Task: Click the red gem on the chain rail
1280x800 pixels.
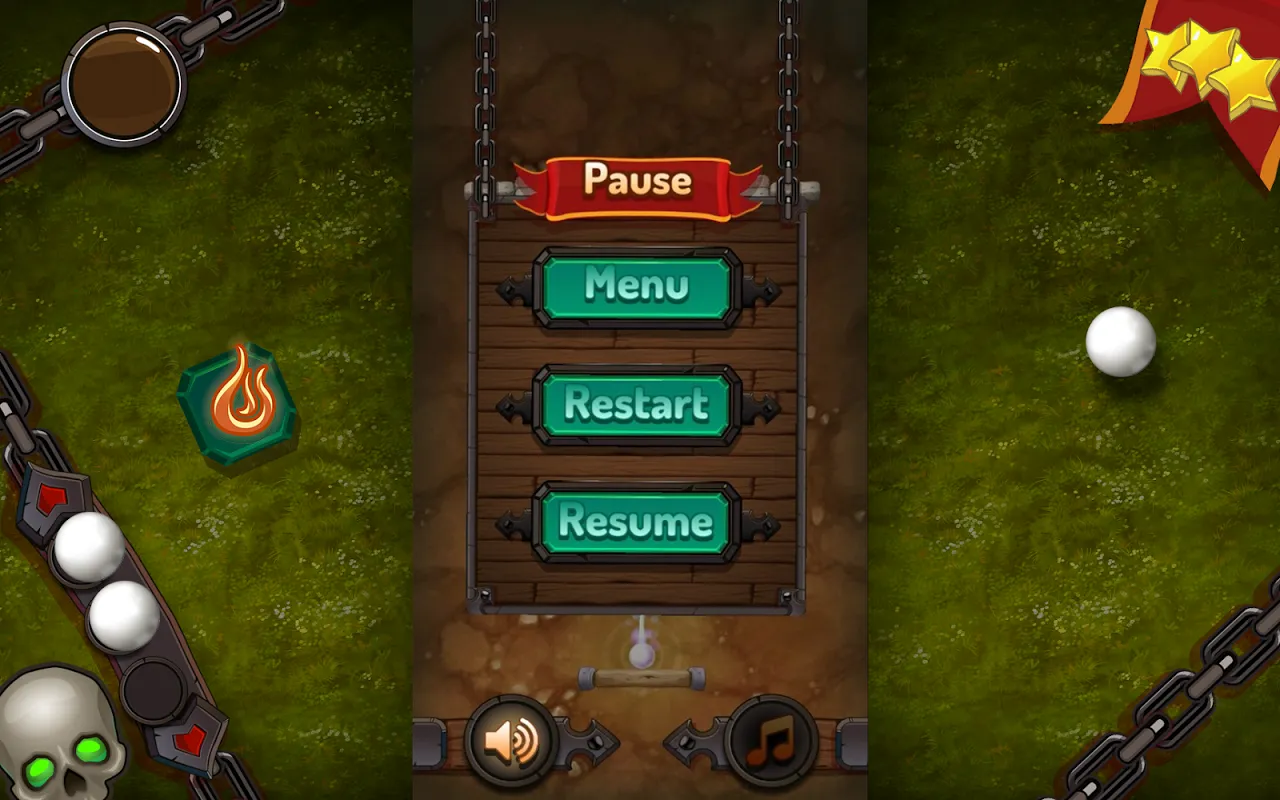Action: coord(52,495)
